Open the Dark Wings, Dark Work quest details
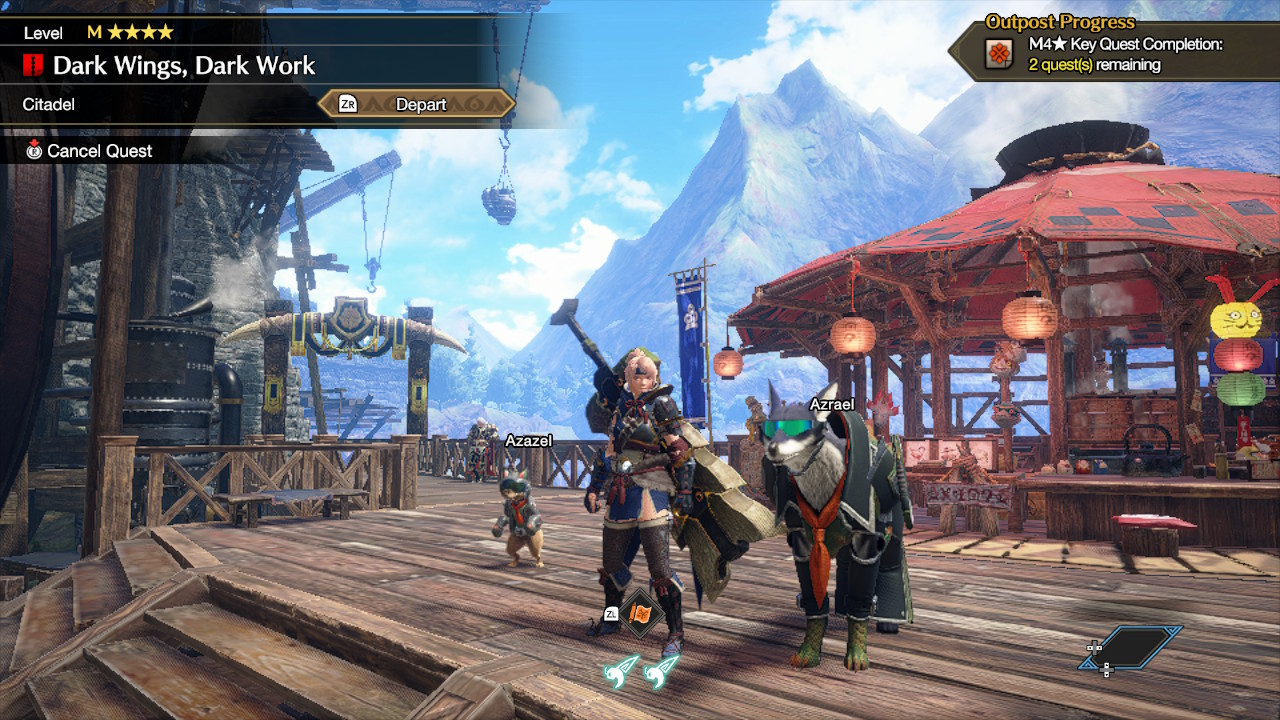The height and width of the screenshot is (720, 1280). [183, 67]
